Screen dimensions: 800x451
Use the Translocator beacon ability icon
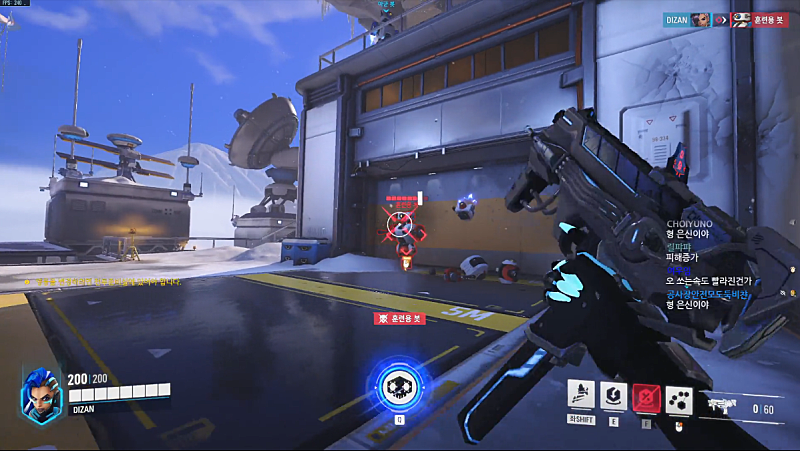coord(614,395)
